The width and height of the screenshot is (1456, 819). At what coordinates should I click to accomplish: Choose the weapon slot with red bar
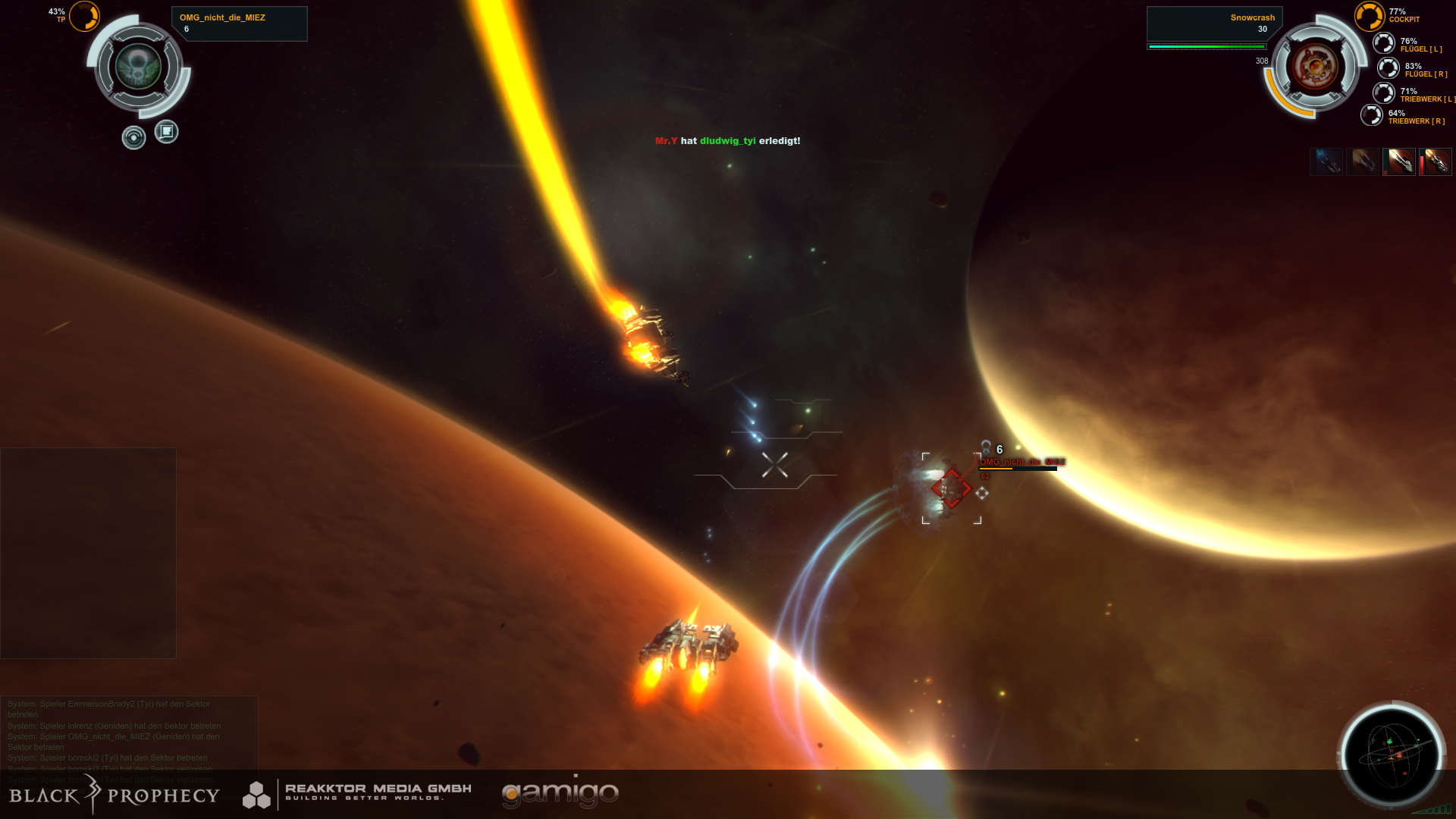click(1436, 162)
